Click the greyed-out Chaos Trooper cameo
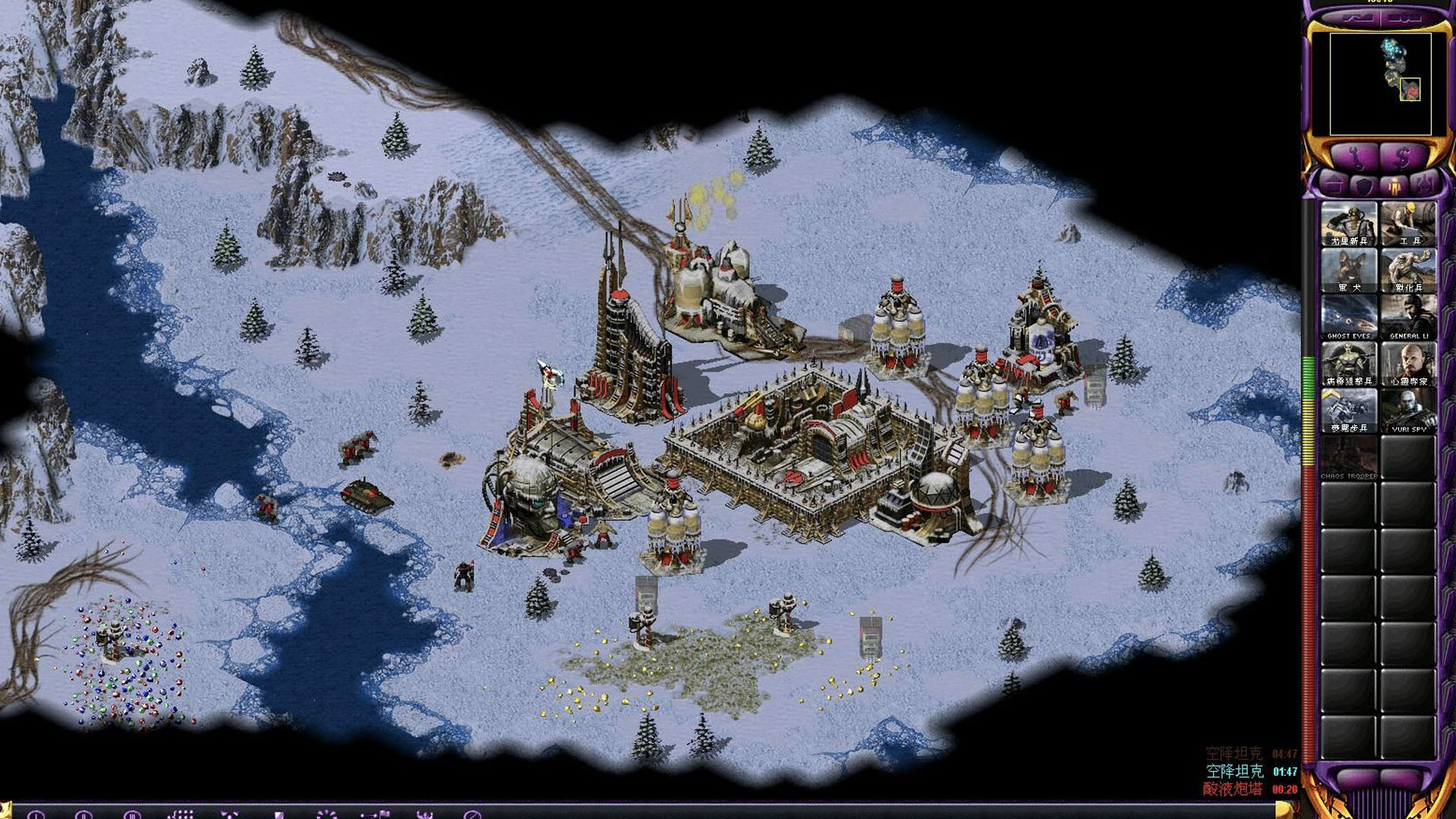 tap(1348, 459)
